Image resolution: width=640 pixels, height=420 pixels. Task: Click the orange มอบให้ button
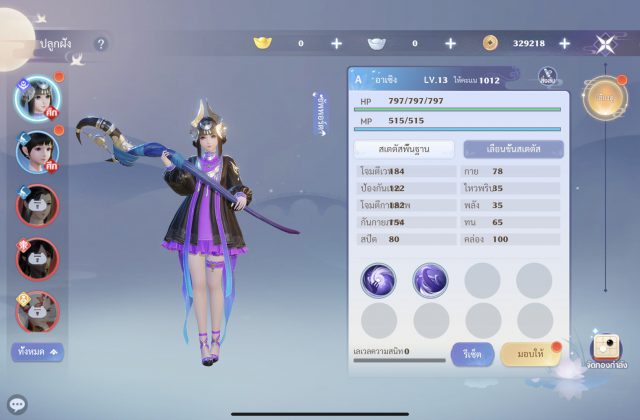click(529, 353)
